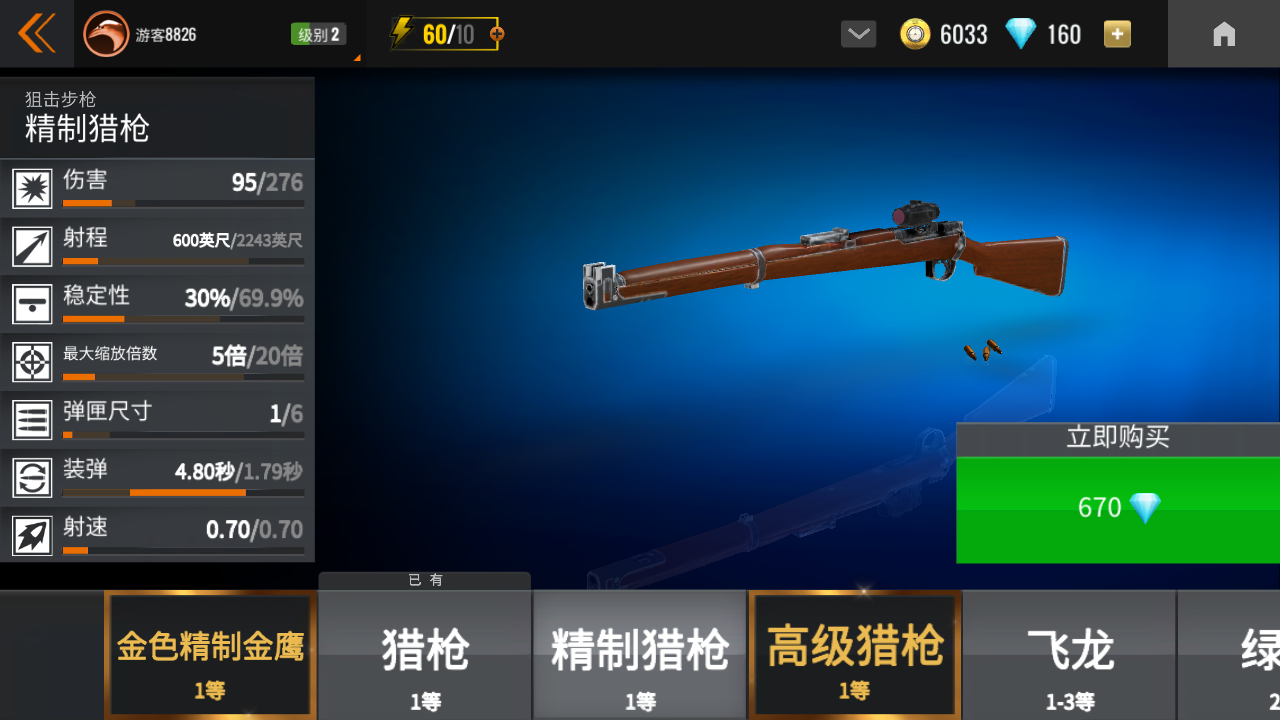Viewport: 1280px width, 720px height.
Task: Select the magazine size (弹匣尺寸) icon
Action: tap(33, 419)
